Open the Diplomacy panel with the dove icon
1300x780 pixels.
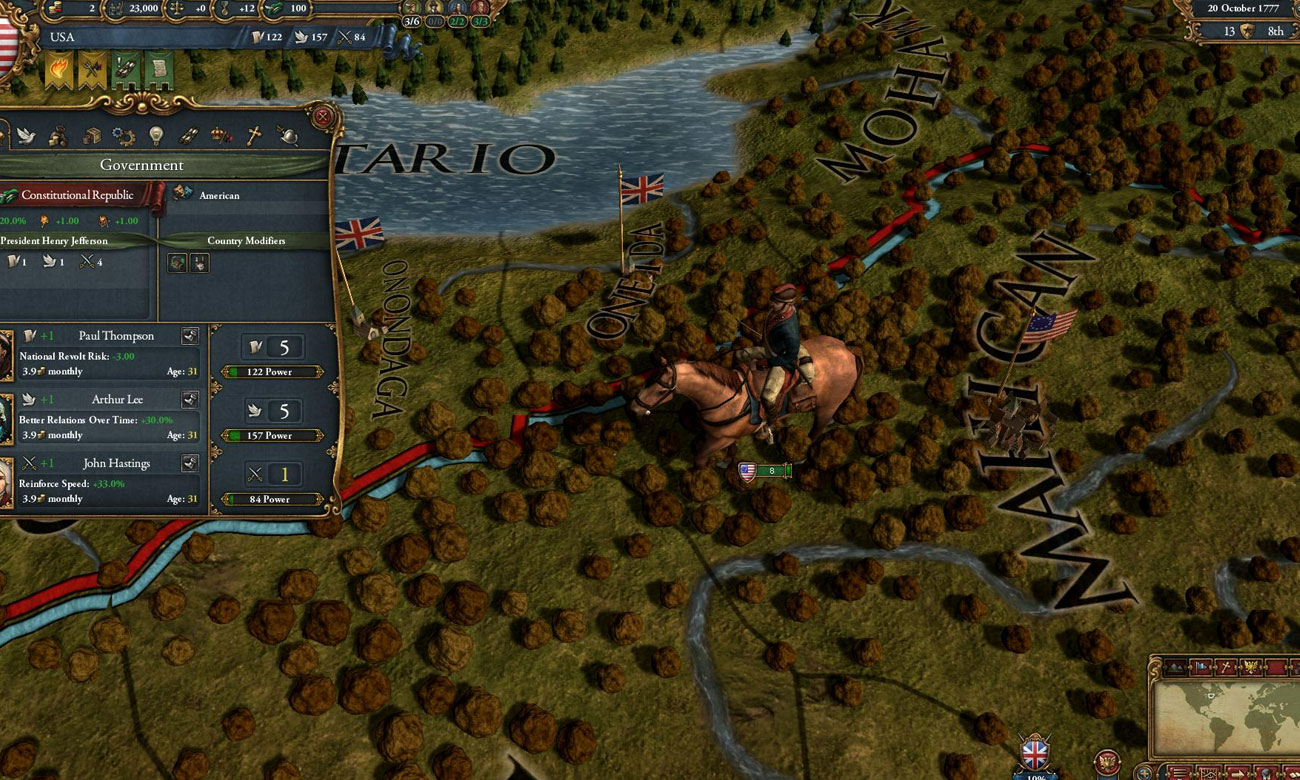tap(25, 135)
